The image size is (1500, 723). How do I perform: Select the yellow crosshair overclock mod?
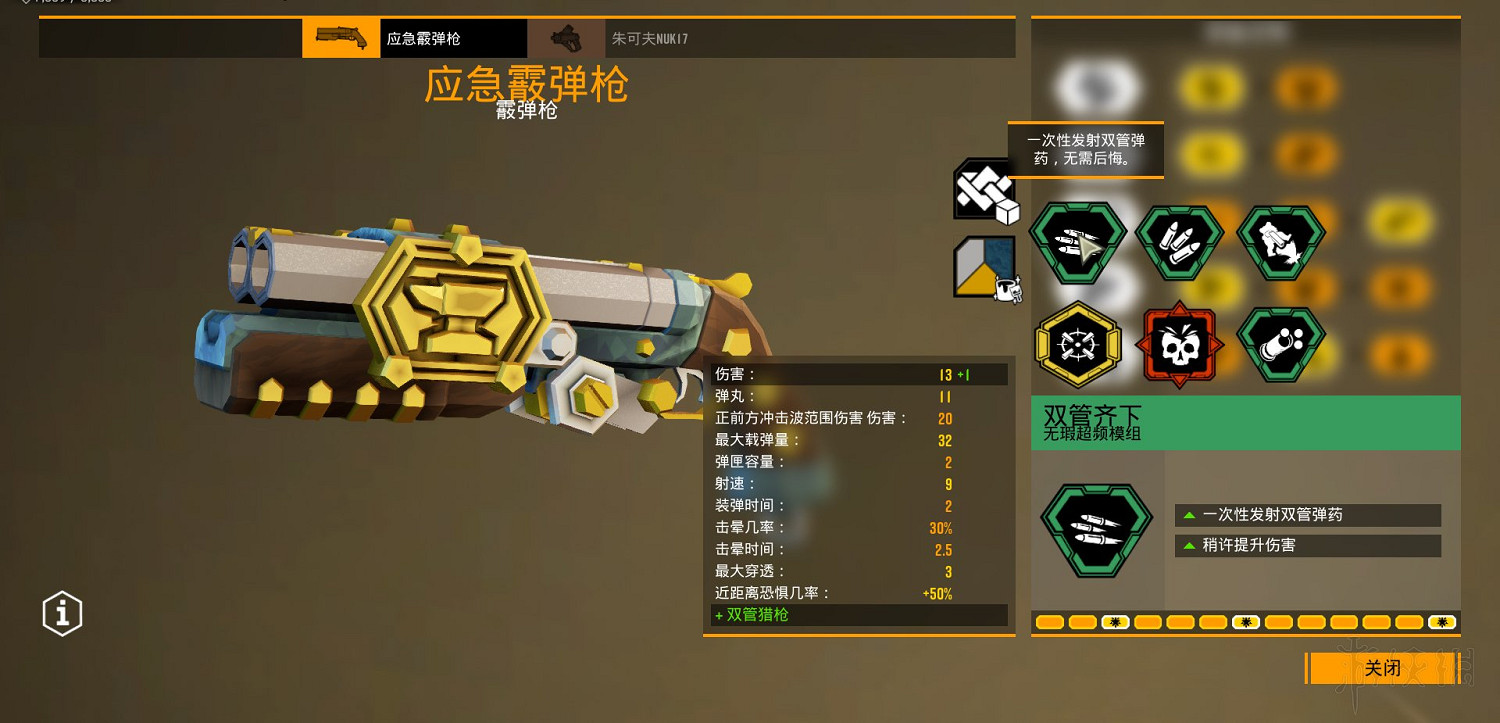[1078, 343]
